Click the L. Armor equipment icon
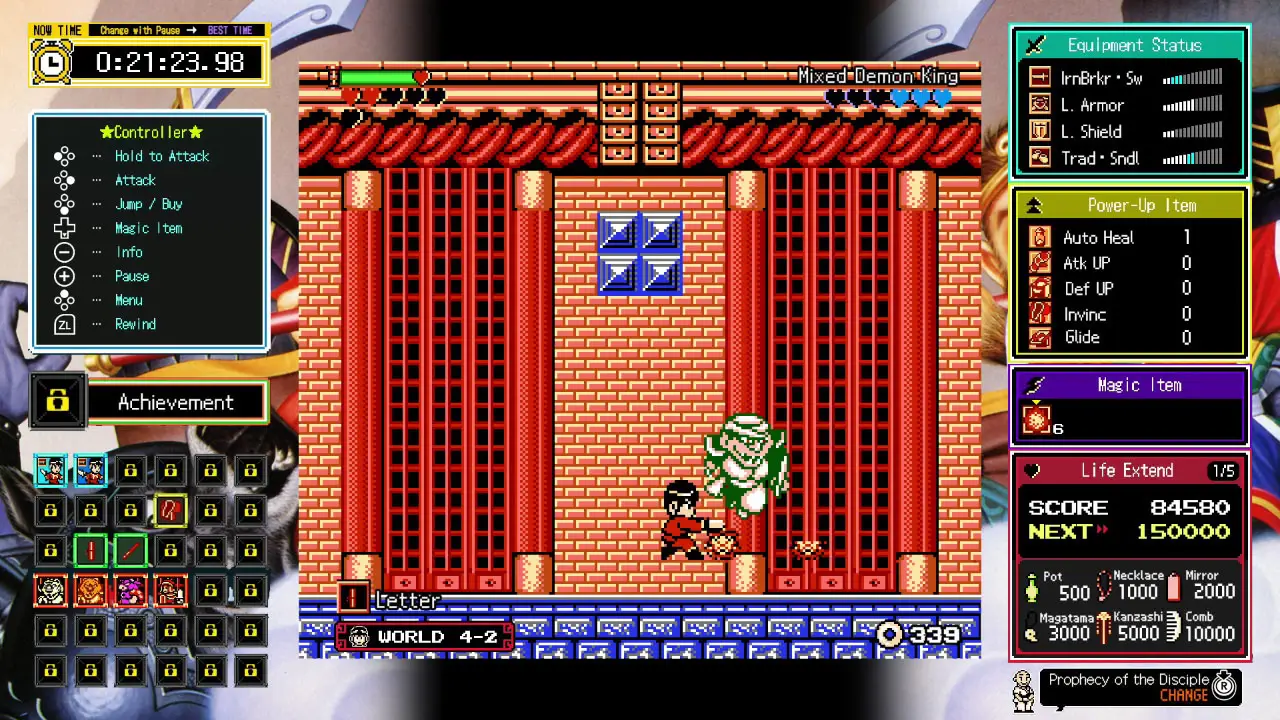 (x=1040, y=104)
